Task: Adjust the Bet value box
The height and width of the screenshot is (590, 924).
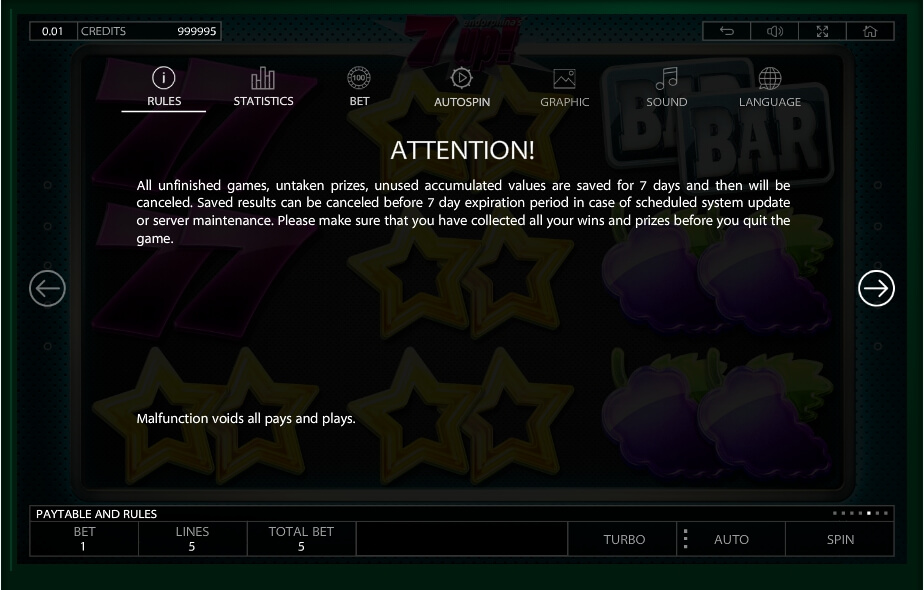Action: 84,539
